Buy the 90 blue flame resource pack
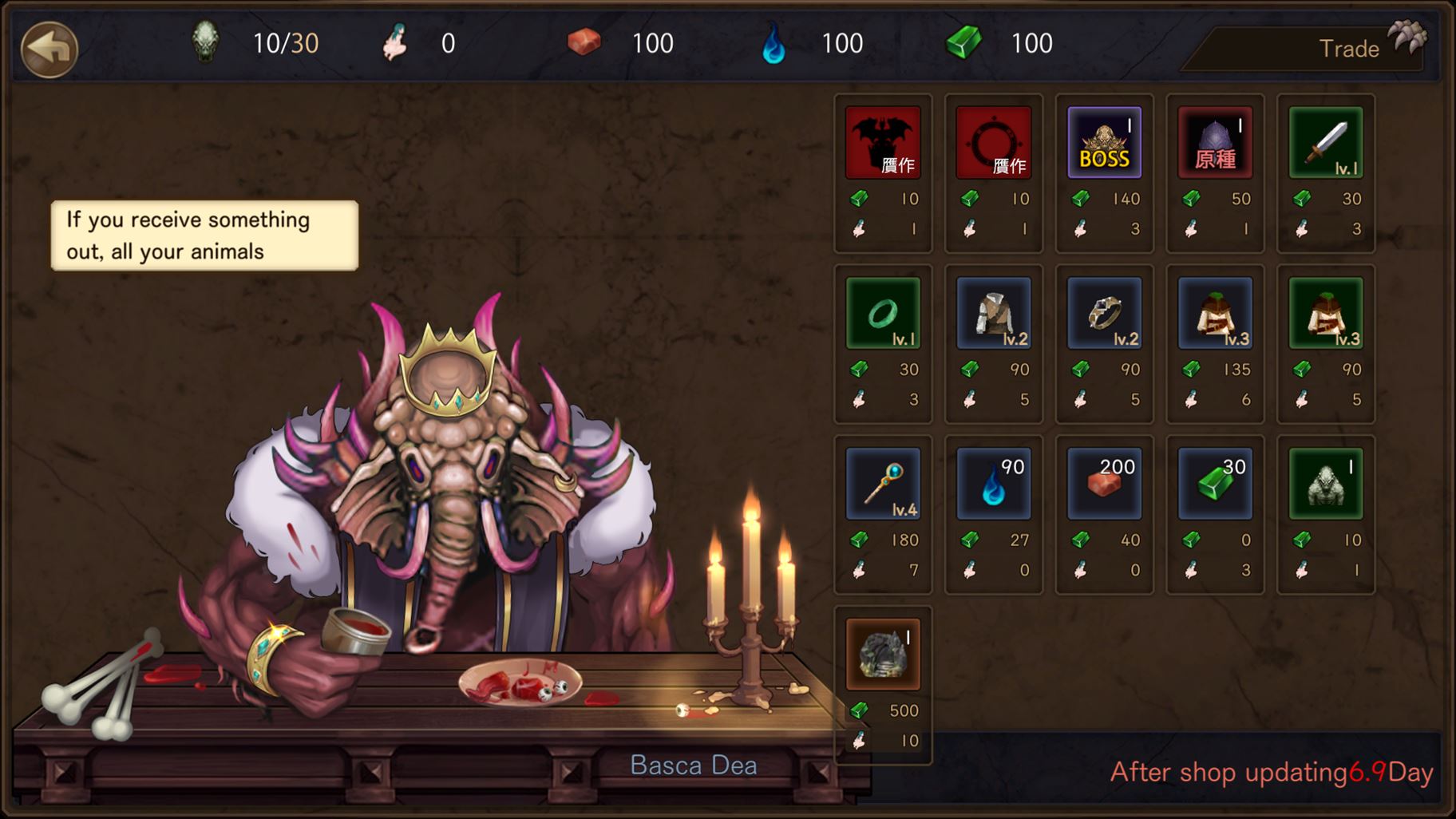 (994, 484)
